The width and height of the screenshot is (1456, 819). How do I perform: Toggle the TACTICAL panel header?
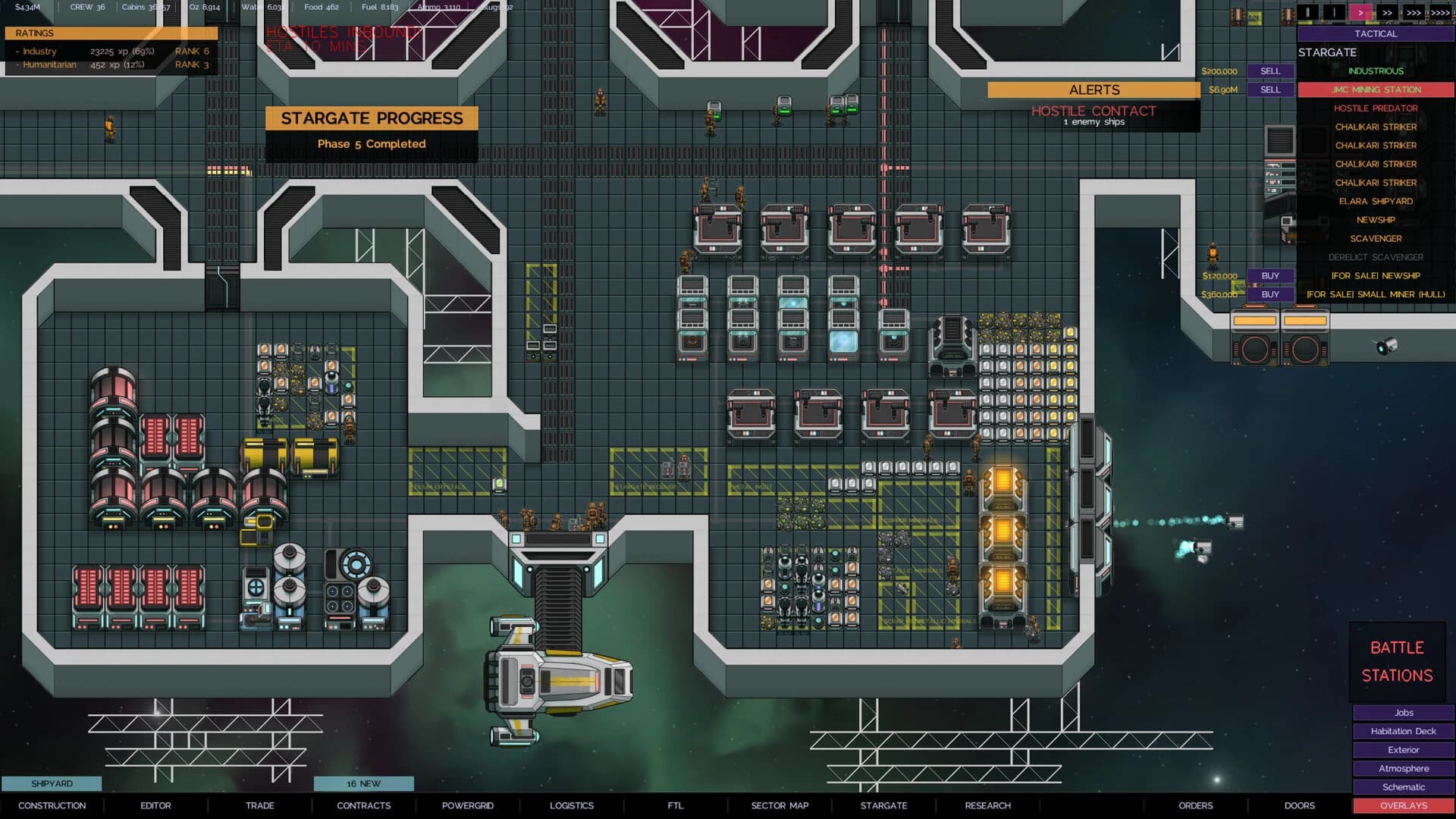(1376, 33)
